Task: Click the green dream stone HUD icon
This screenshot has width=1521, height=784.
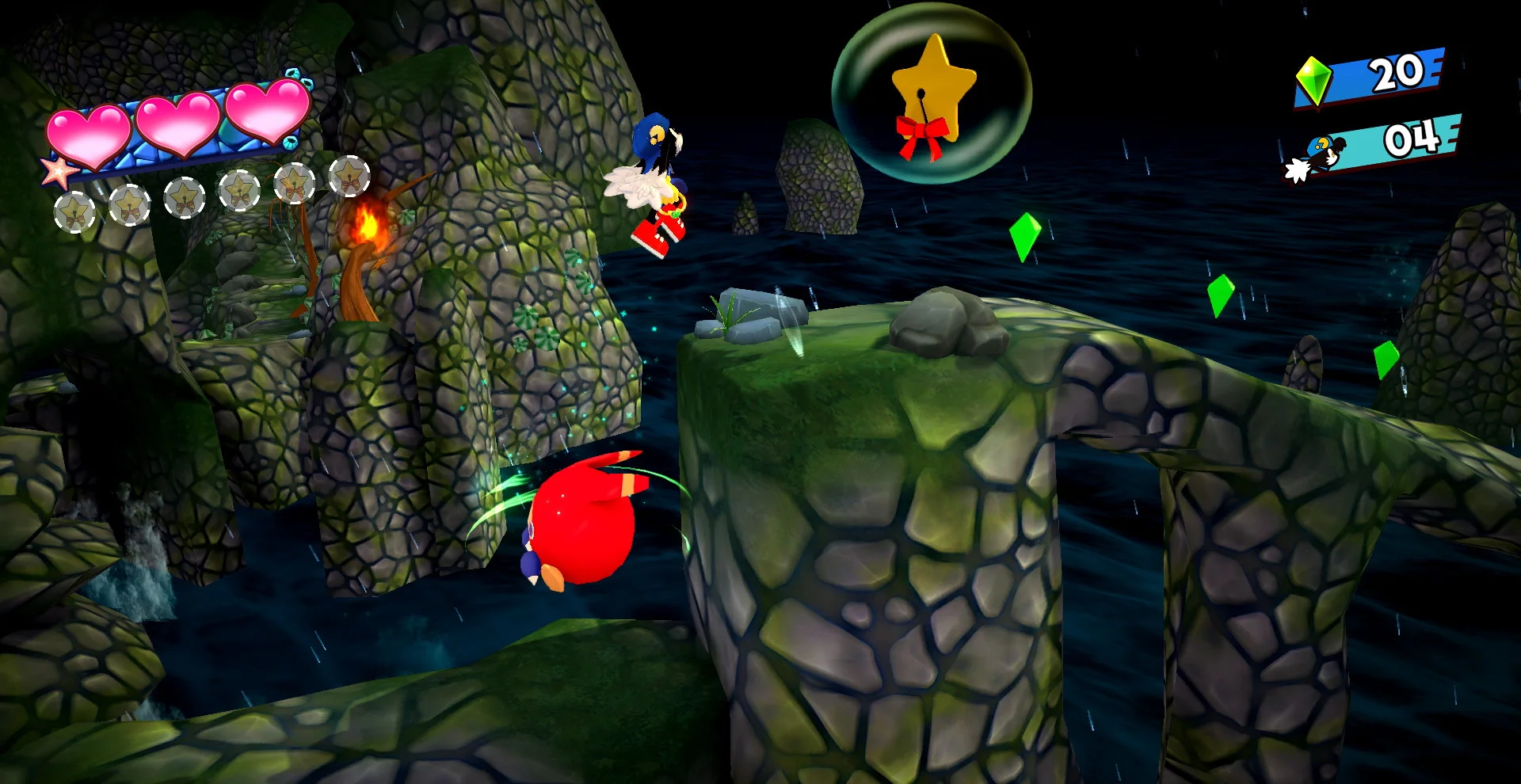Action: (1313, 81)
